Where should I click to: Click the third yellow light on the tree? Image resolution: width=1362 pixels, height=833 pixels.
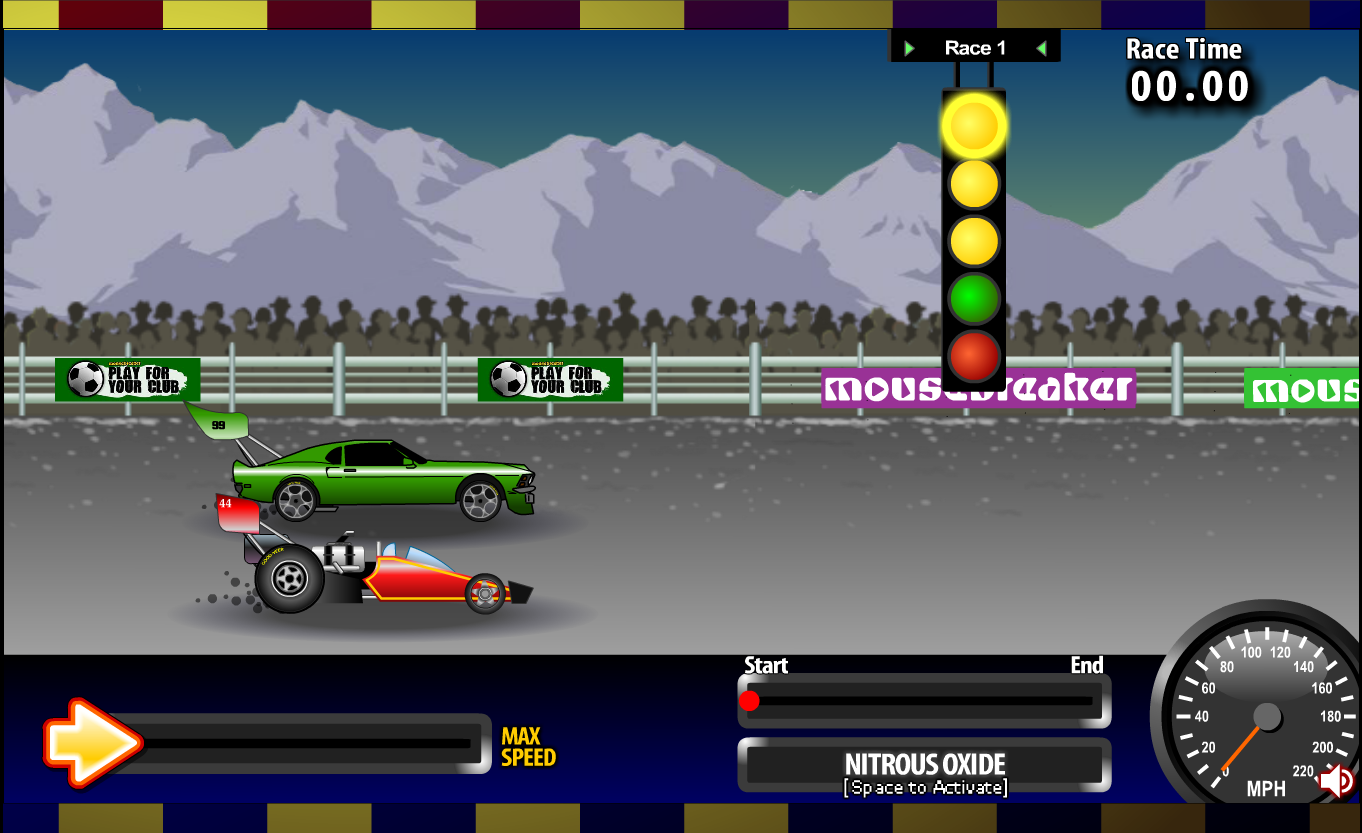point(973,240)
